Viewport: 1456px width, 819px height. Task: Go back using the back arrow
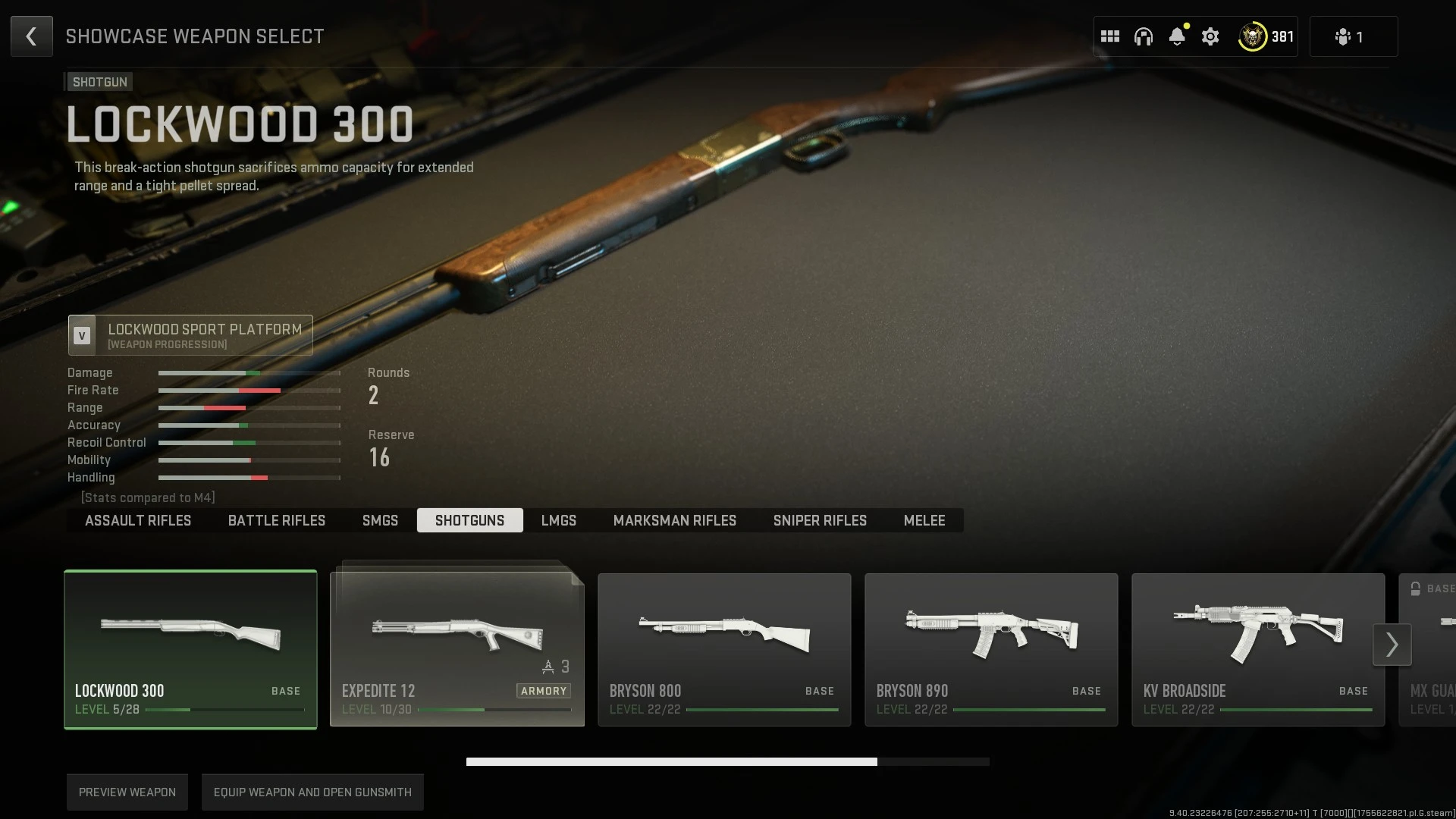(x=31, y=36)
